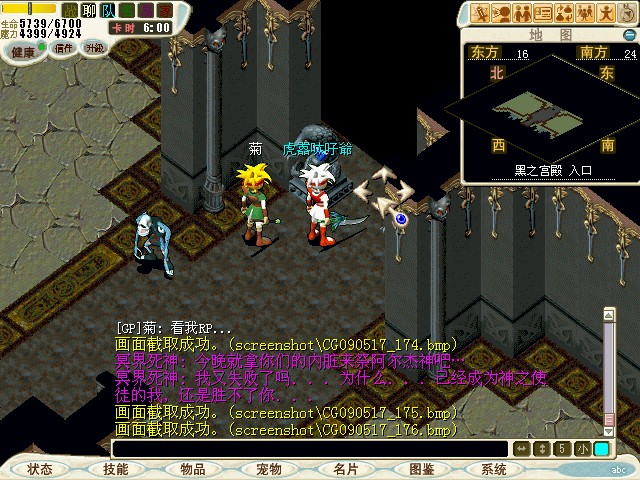Click the chat log scroll-up arrow

[607, 313]
